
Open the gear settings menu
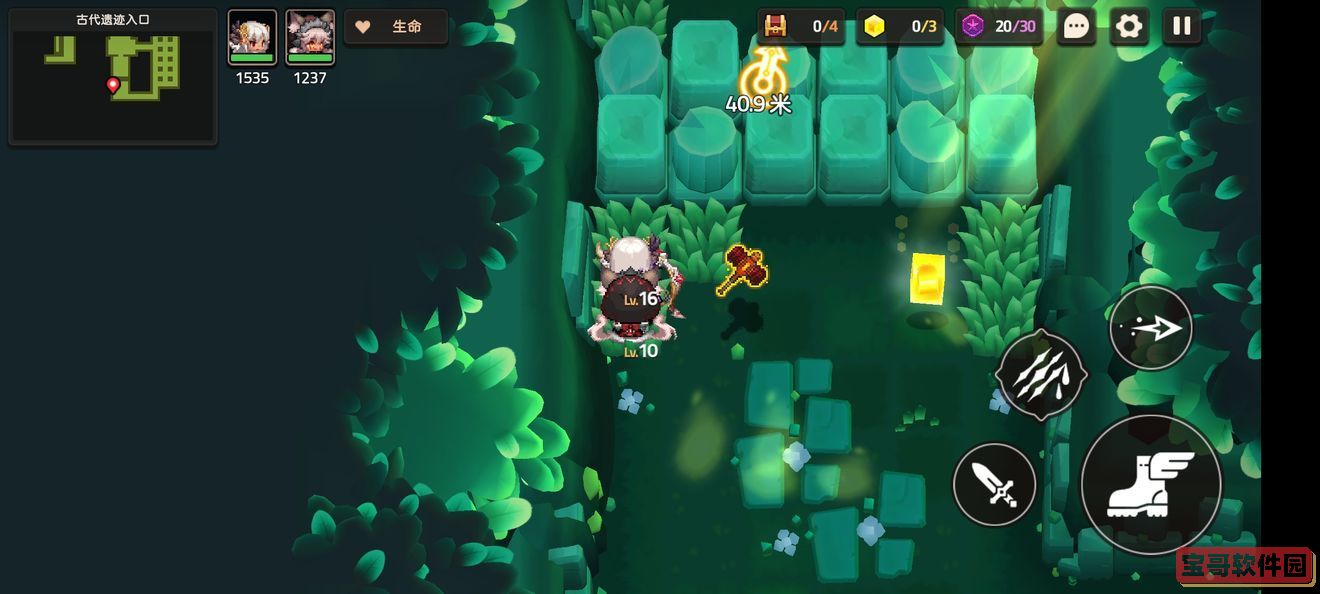click(1129, 27)
